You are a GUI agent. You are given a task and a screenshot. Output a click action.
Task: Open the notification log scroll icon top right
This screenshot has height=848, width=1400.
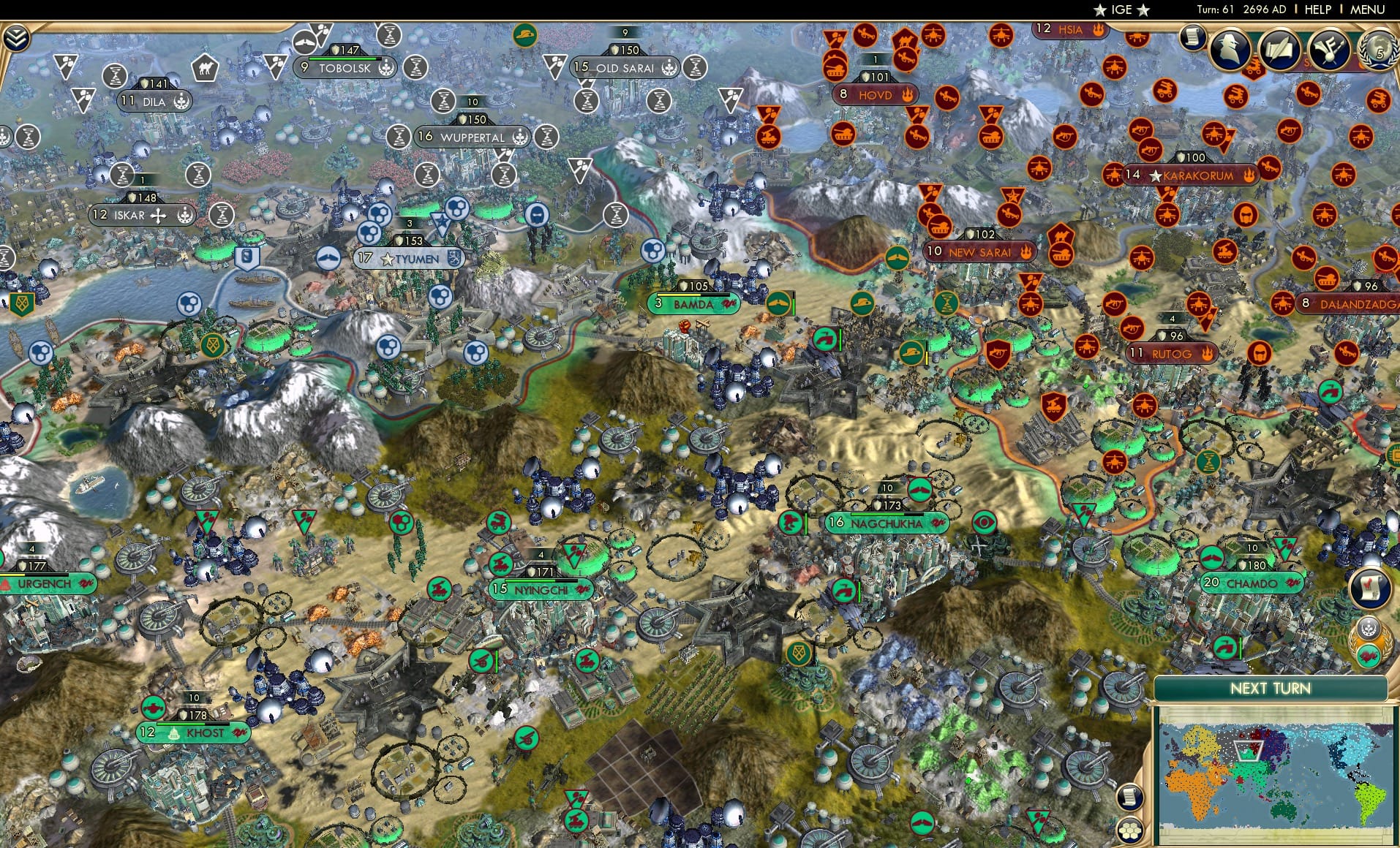tap(1194, 38)
